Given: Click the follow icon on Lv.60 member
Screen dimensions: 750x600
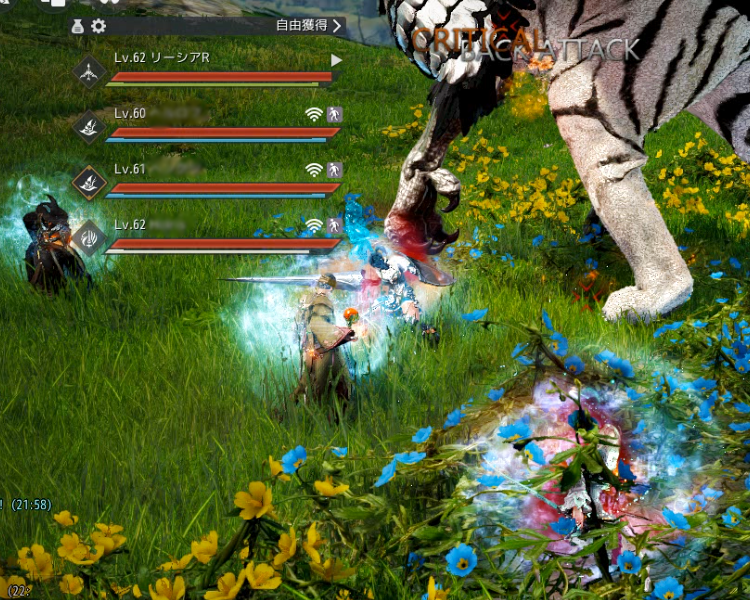Looking at the screenshot, I should (335, 114).
